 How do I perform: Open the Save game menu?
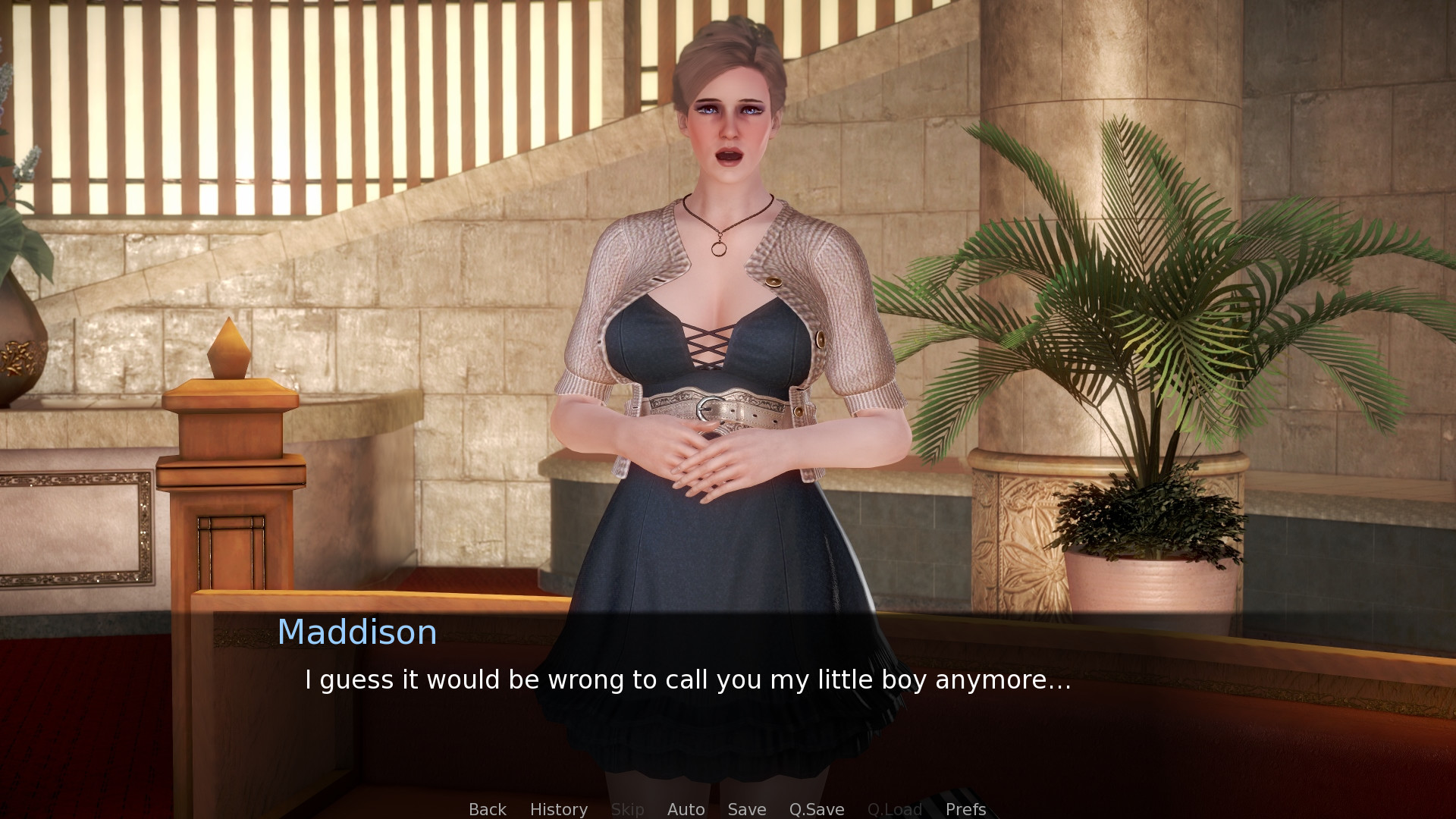pos(746,809)
